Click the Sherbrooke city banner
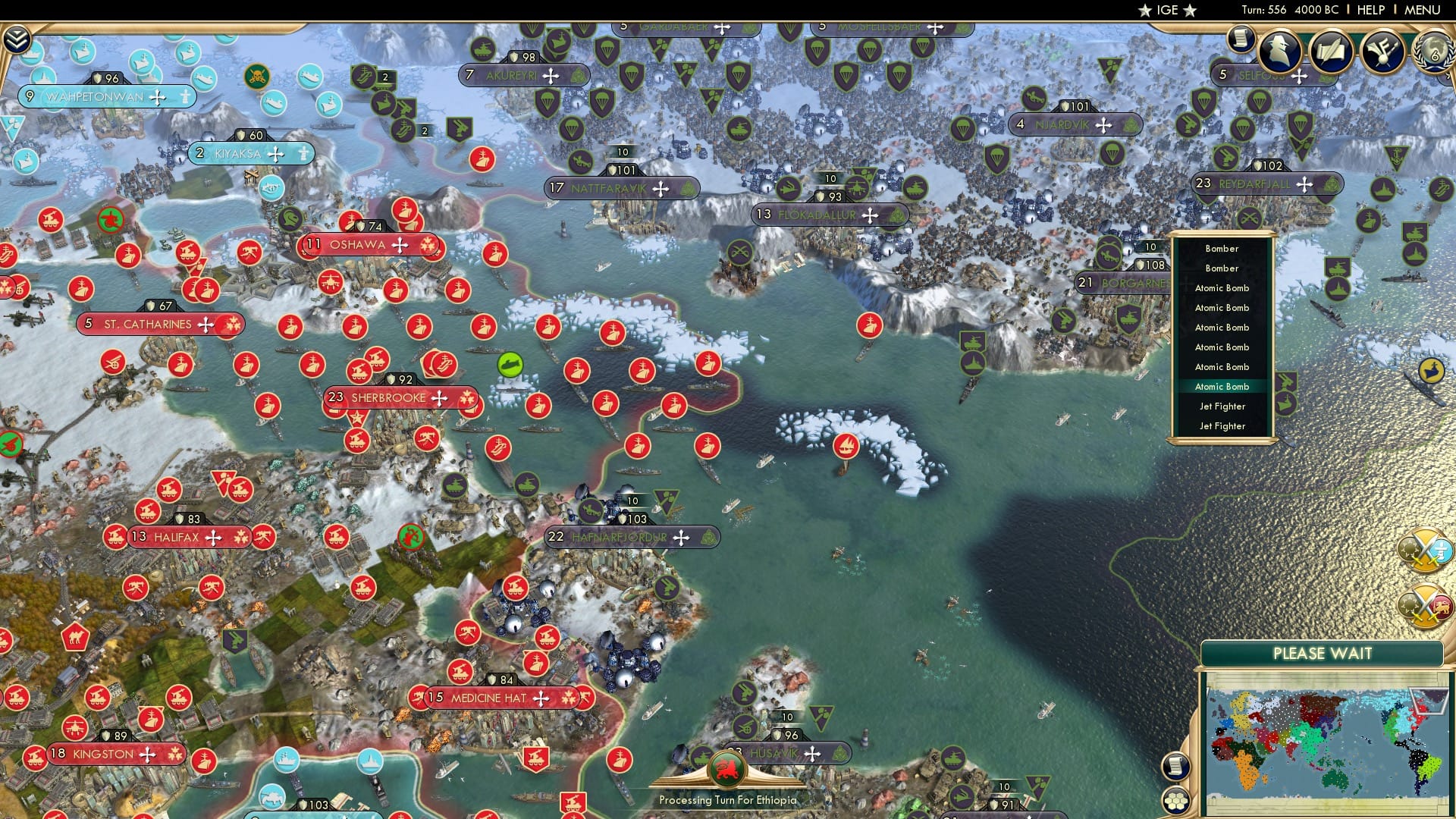The image size is (1456, 819). click(402, 397)
